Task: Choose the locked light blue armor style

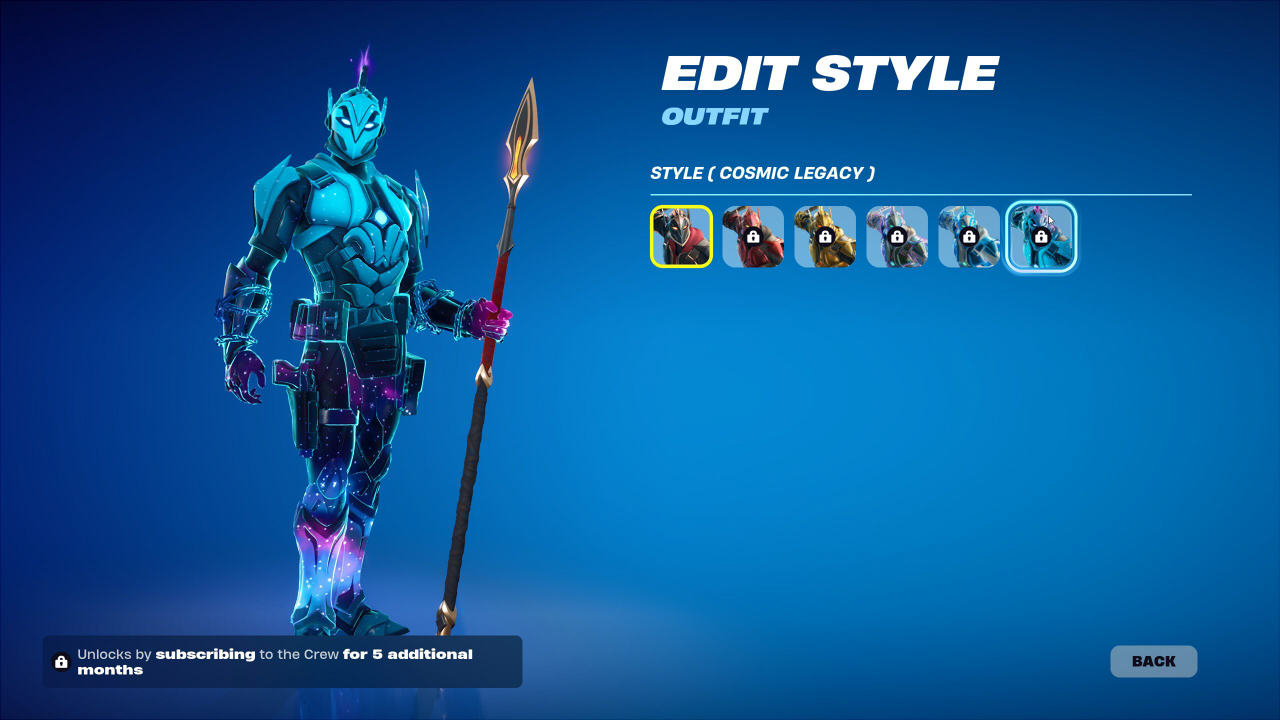Action: pos(969,237)
